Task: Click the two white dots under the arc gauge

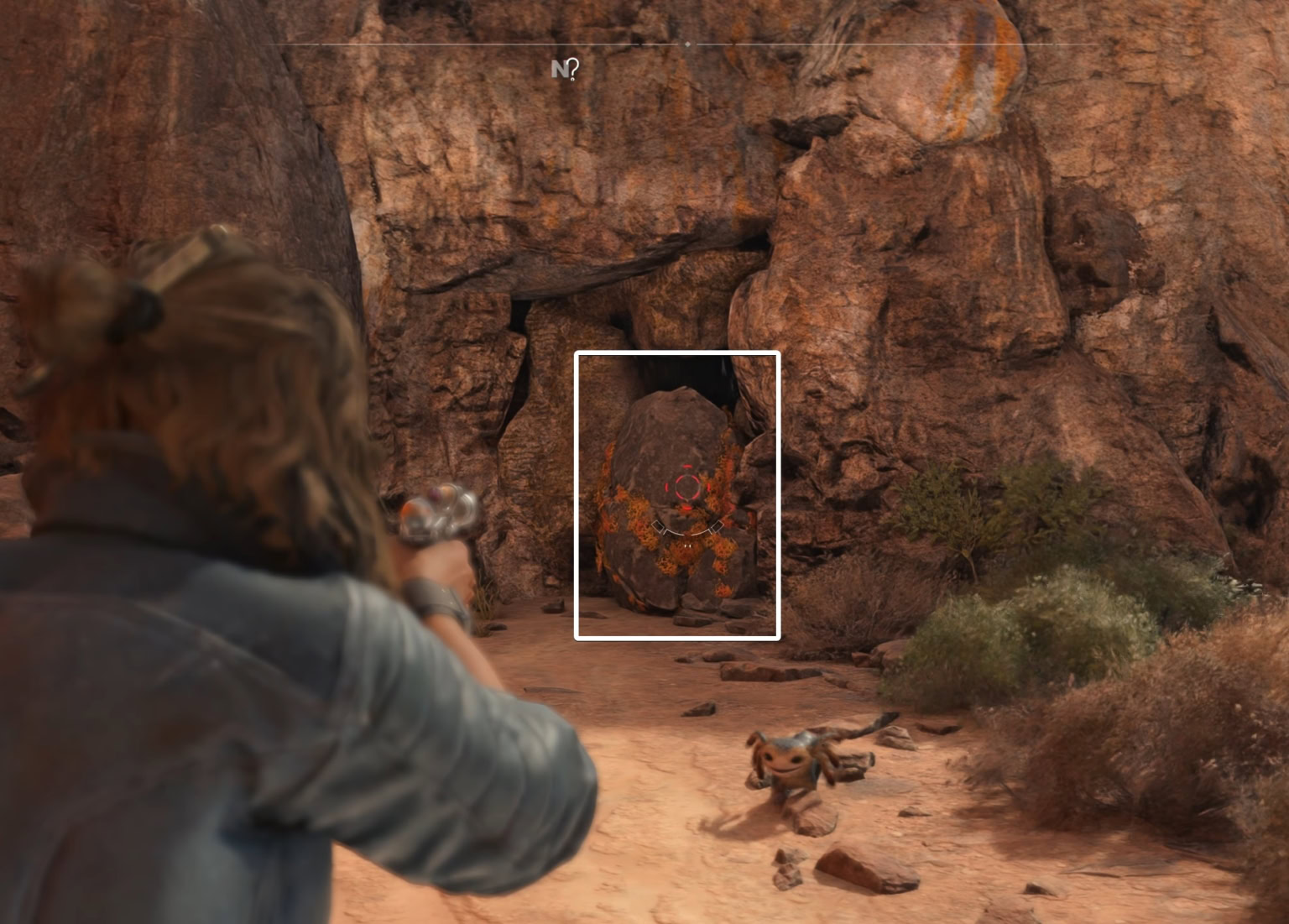Action: tap(687, 546)
